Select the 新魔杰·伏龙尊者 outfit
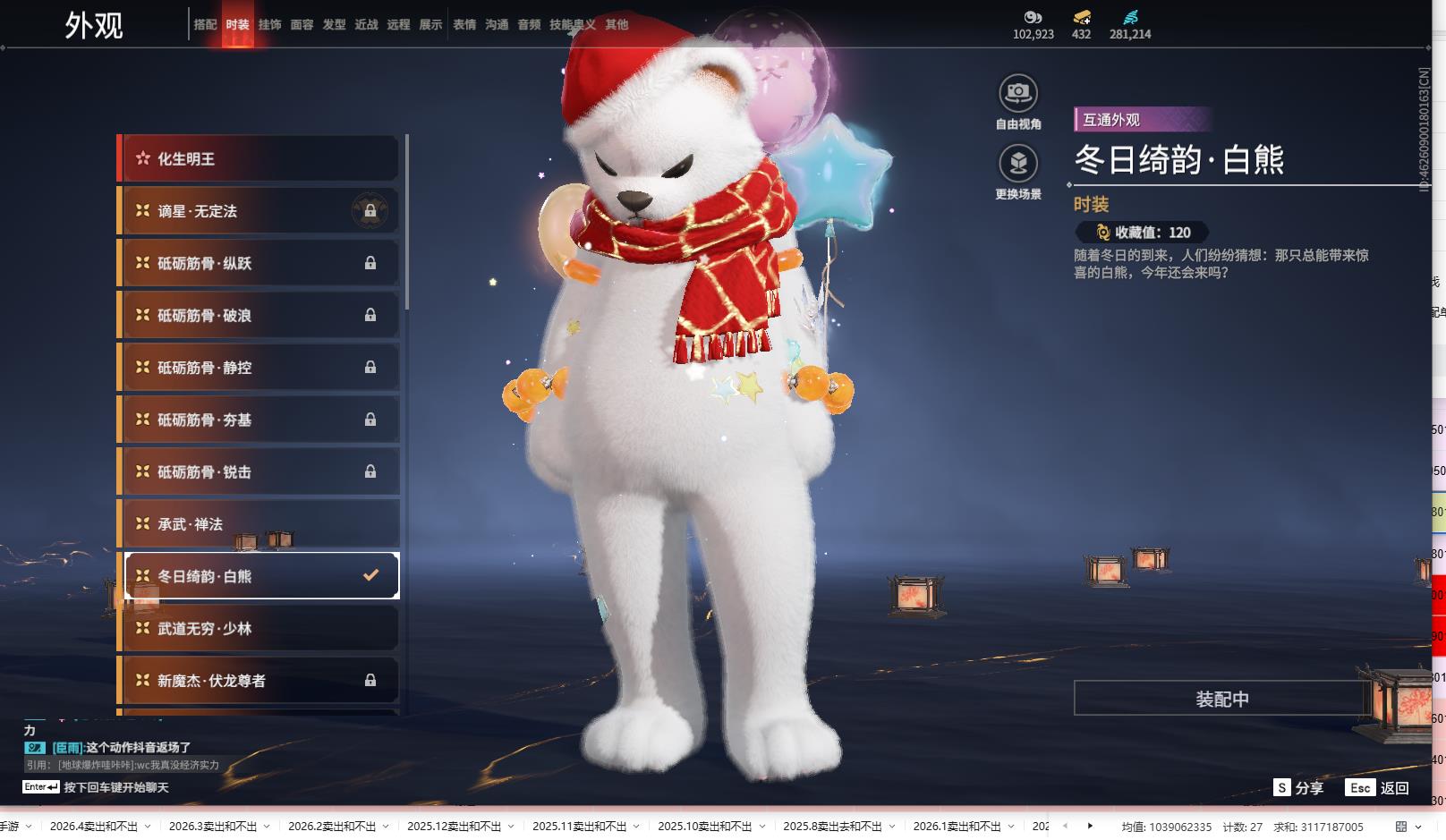Image resolution: width=1446 pixels, height=840 pixels. pyautogui.click(x=259, y=681)
